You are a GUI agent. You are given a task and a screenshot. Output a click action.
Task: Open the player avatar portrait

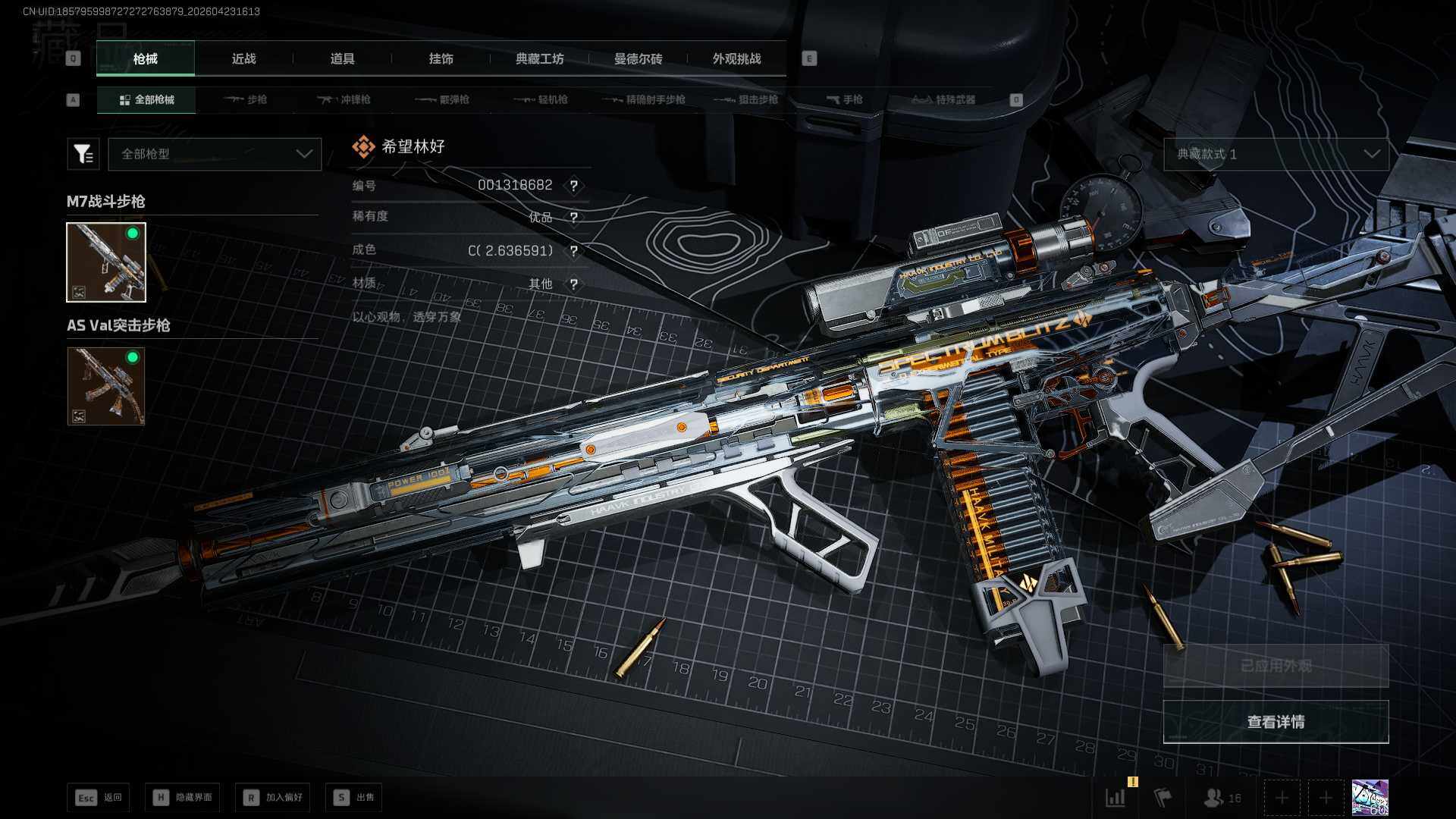click(1370, 798)
